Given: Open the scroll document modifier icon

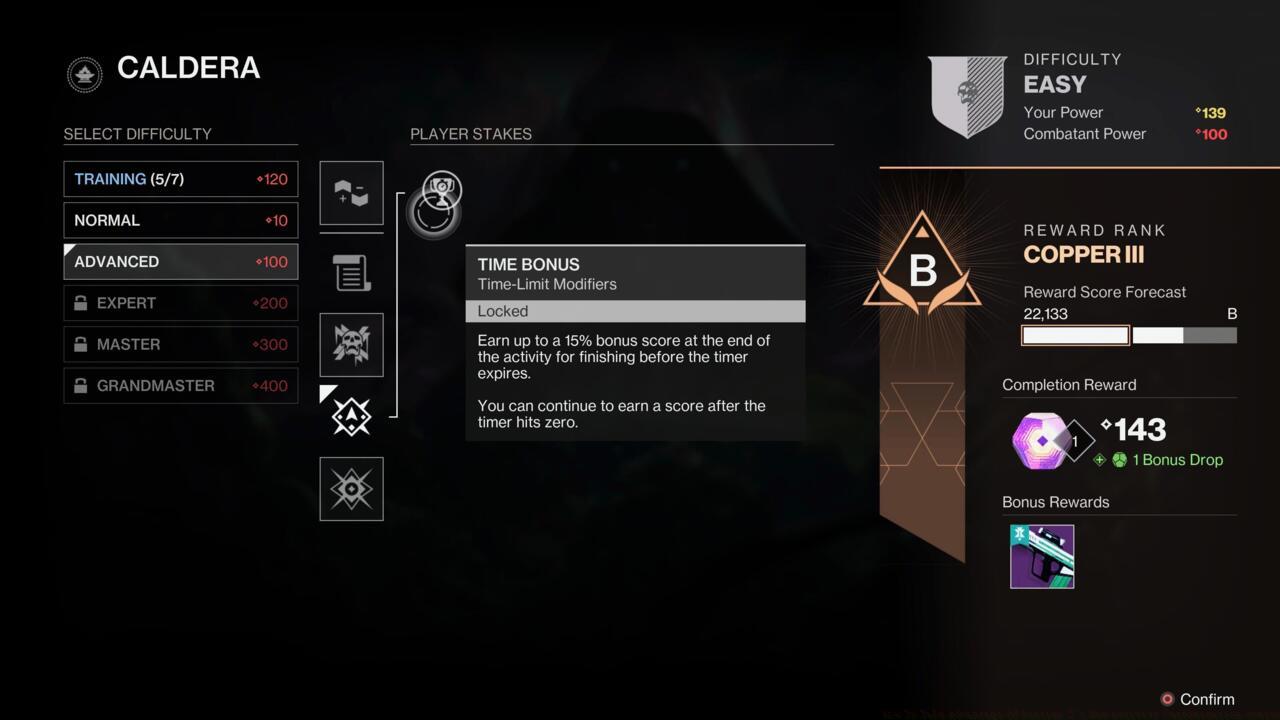Looking at the screenshot, I should pos(351,272).
